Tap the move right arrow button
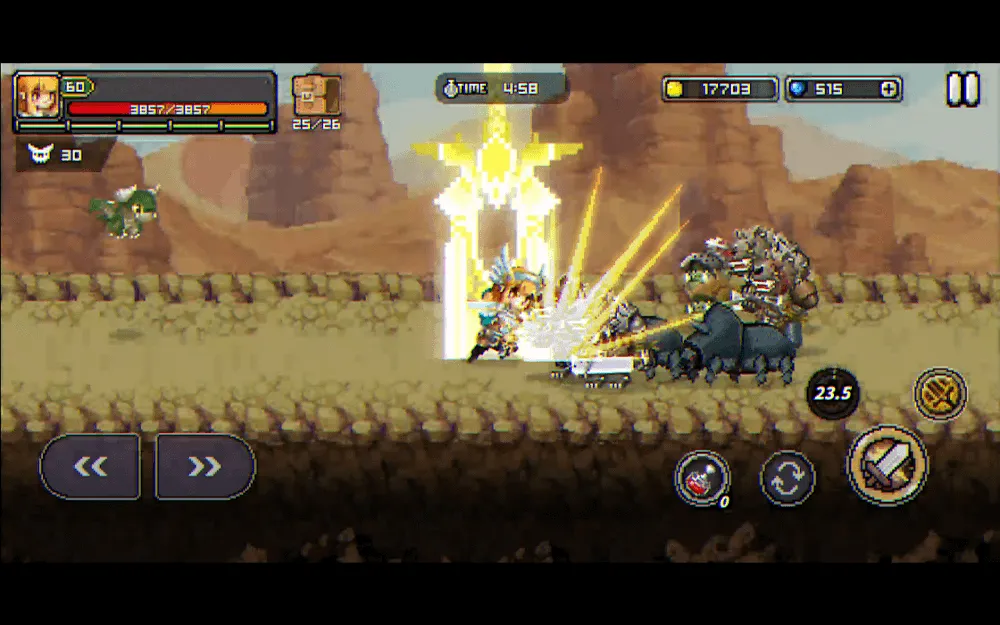The image size is (1000, 625). (x=205, y=466)
